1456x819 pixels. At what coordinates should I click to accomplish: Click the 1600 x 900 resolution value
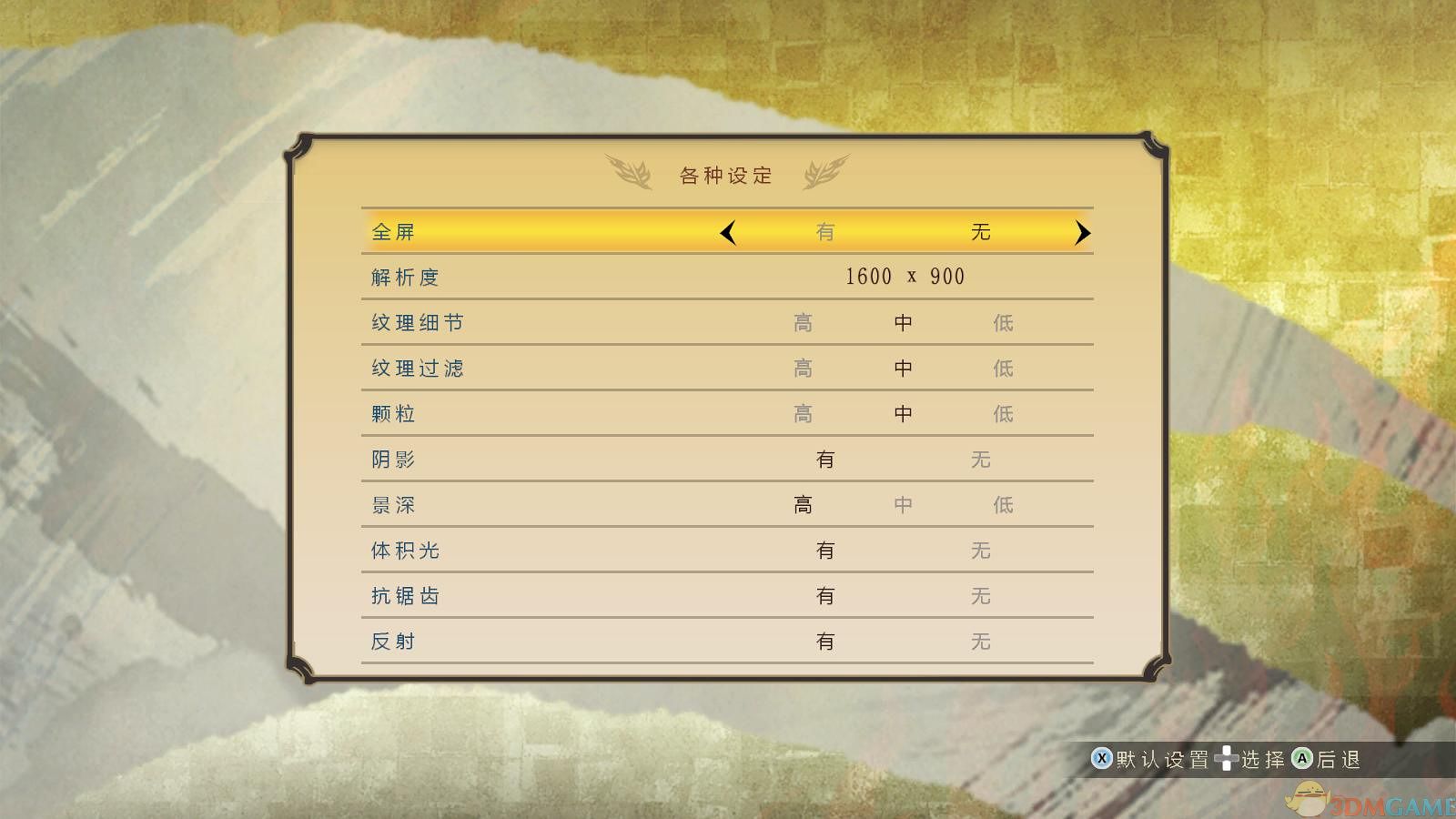click(905, 277)
